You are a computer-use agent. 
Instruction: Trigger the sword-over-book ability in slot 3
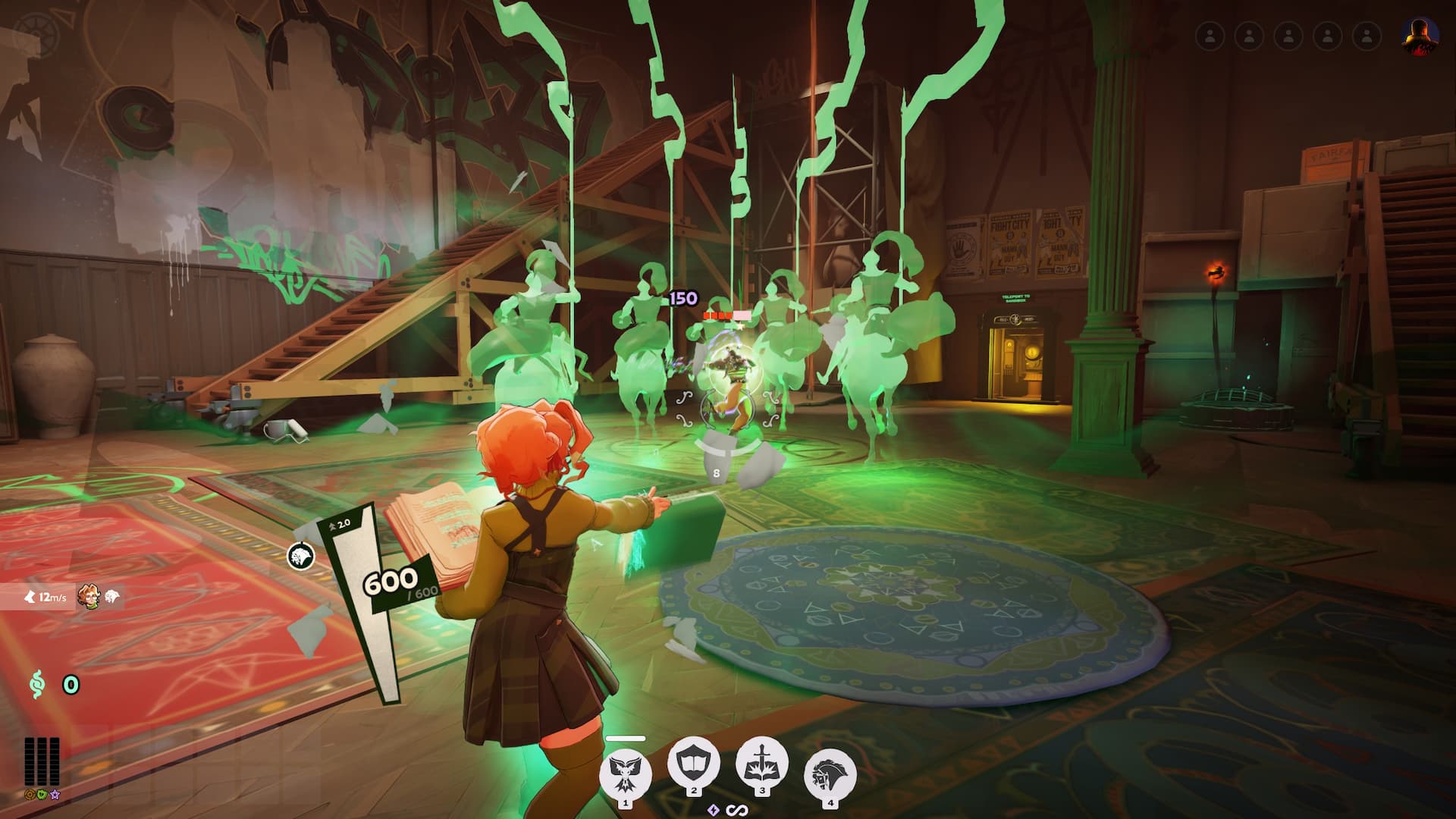761,763
